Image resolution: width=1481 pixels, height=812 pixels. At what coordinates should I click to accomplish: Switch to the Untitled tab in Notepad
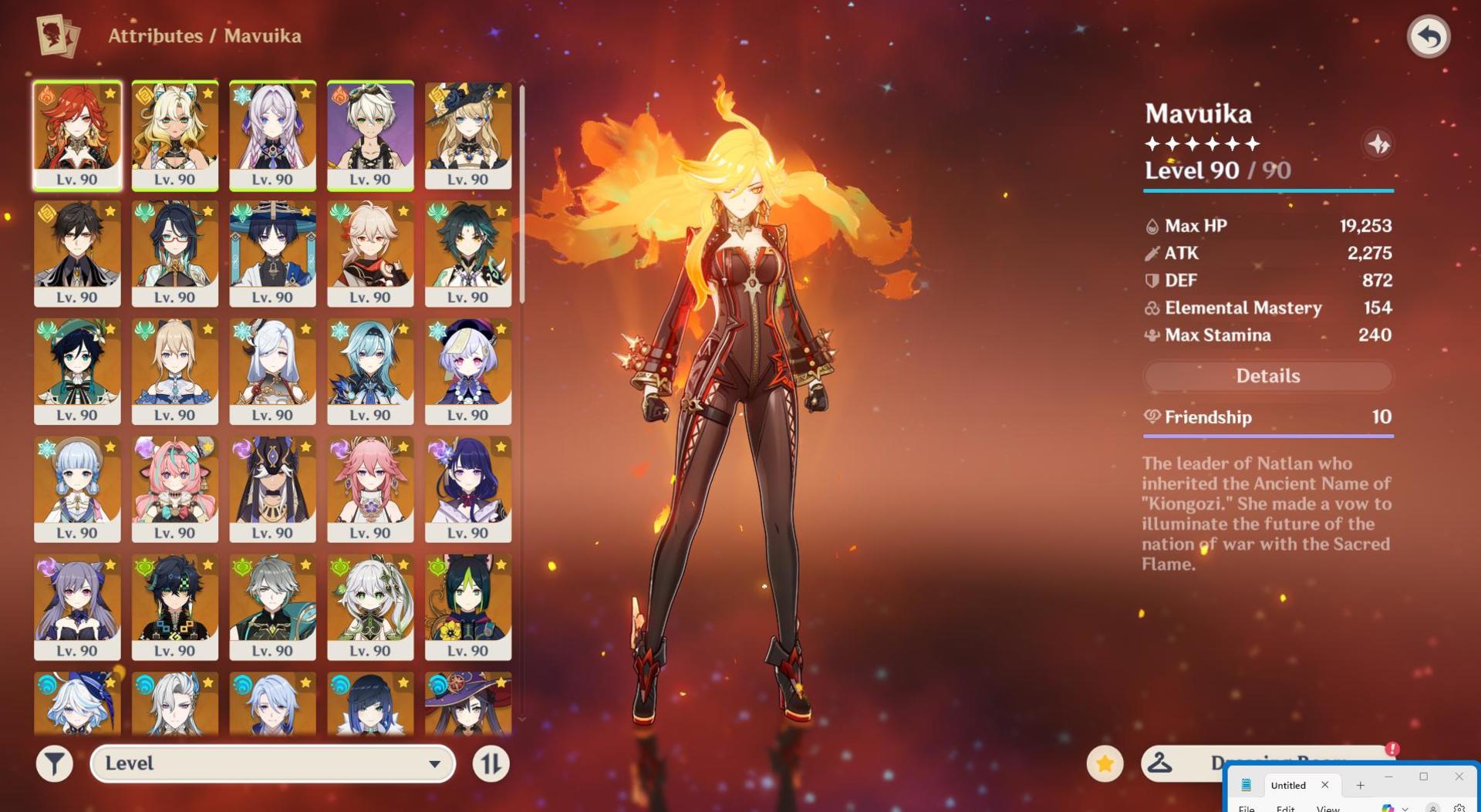tap(1288, 785)
